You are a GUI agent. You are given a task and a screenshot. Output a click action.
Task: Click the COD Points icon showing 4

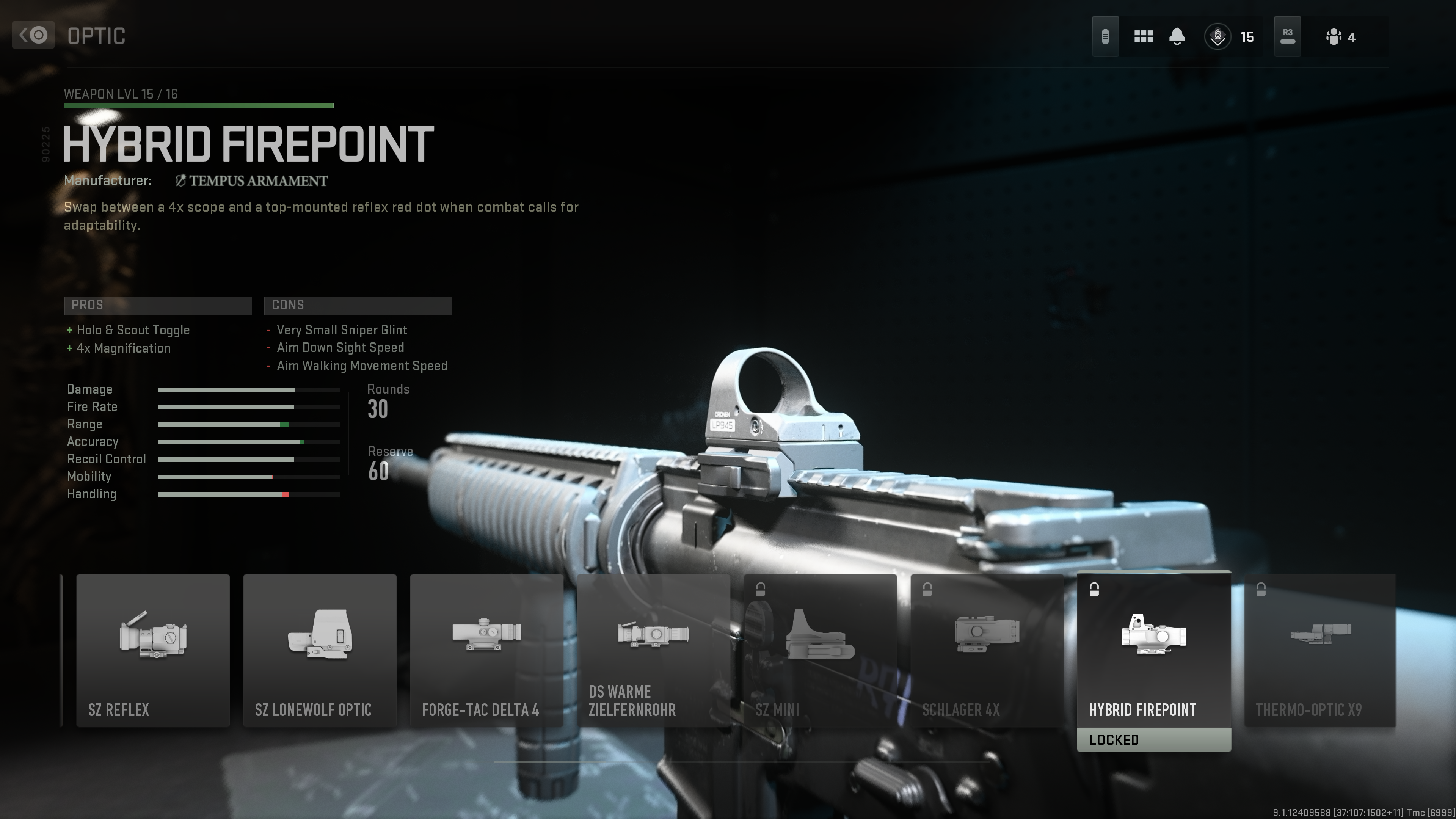click(1334, 36)
